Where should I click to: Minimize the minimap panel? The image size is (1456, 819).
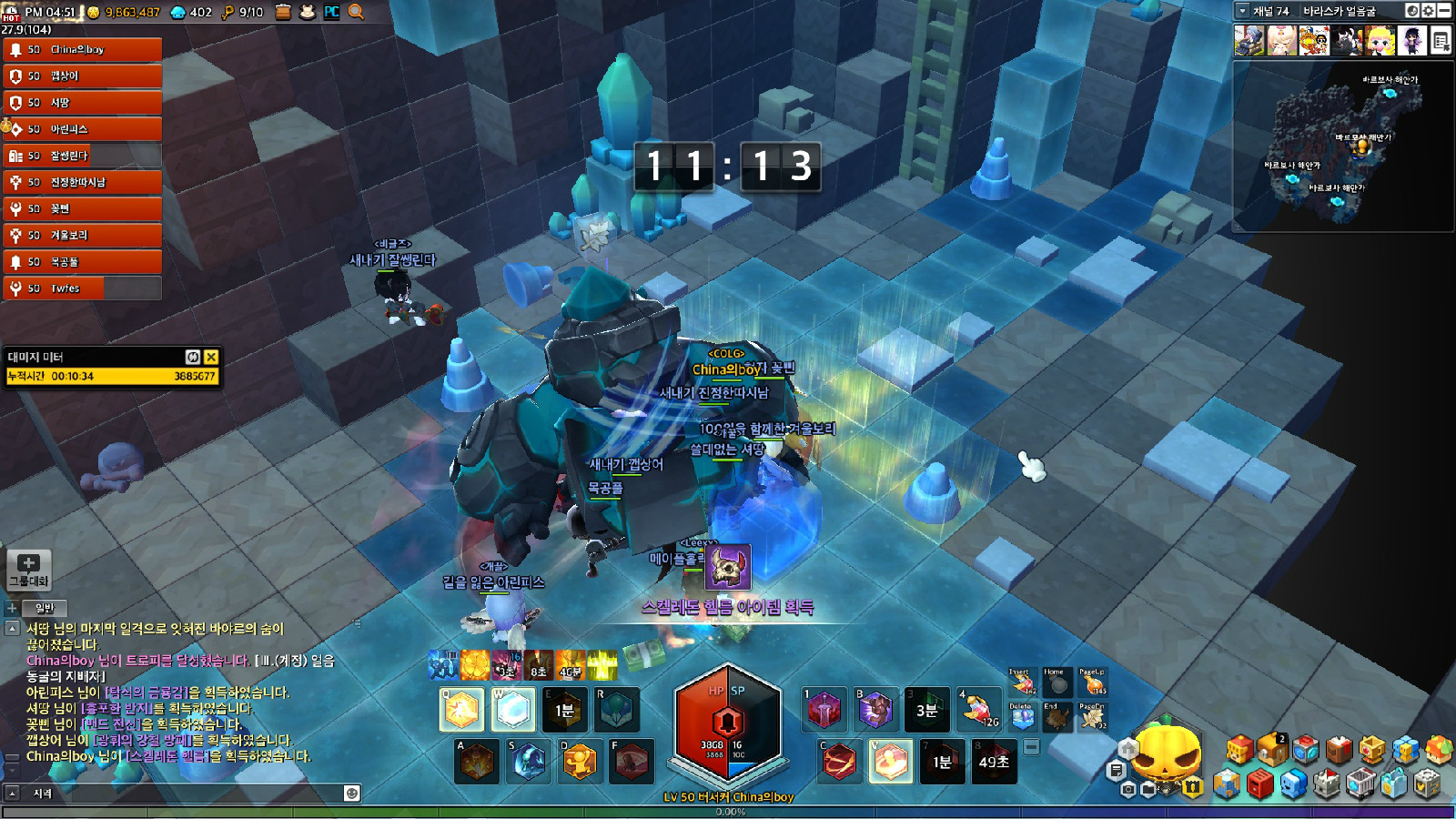coord(1444,11)
